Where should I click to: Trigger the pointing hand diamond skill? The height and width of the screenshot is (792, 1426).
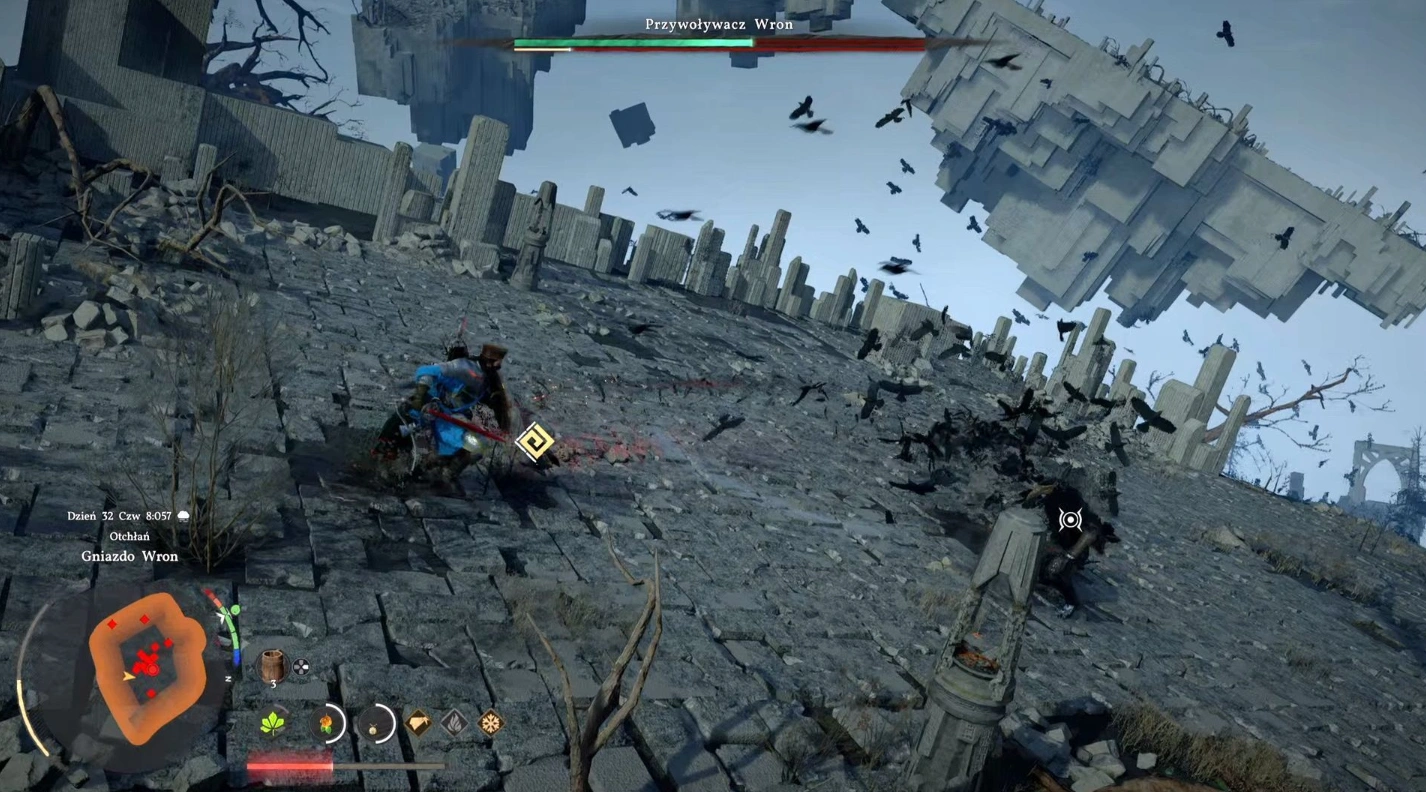click(x=419, y=722)
